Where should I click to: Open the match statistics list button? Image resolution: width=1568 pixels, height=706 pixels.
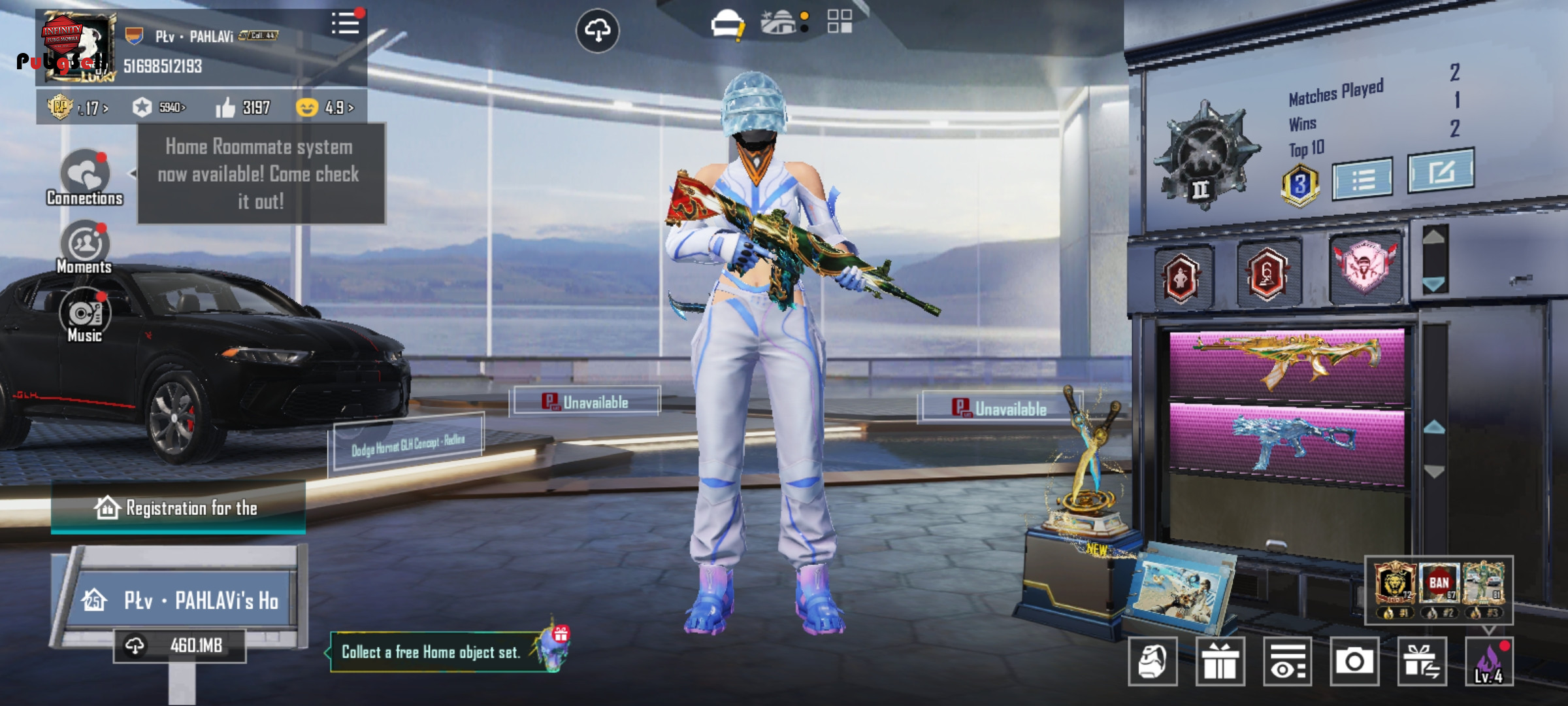tap(1362, 178)
